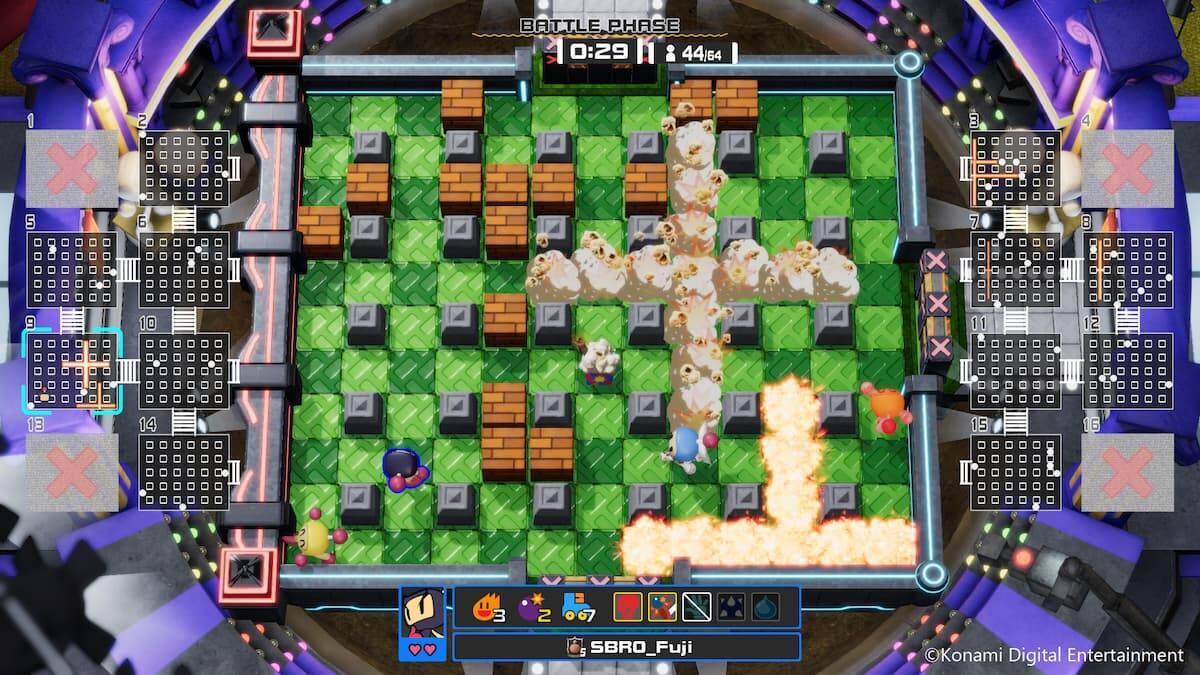The image size is (1200, 675).
Task: Click highlighted arena 9 on the stage map
Action: pyautogui.click(x=71, y=371)
